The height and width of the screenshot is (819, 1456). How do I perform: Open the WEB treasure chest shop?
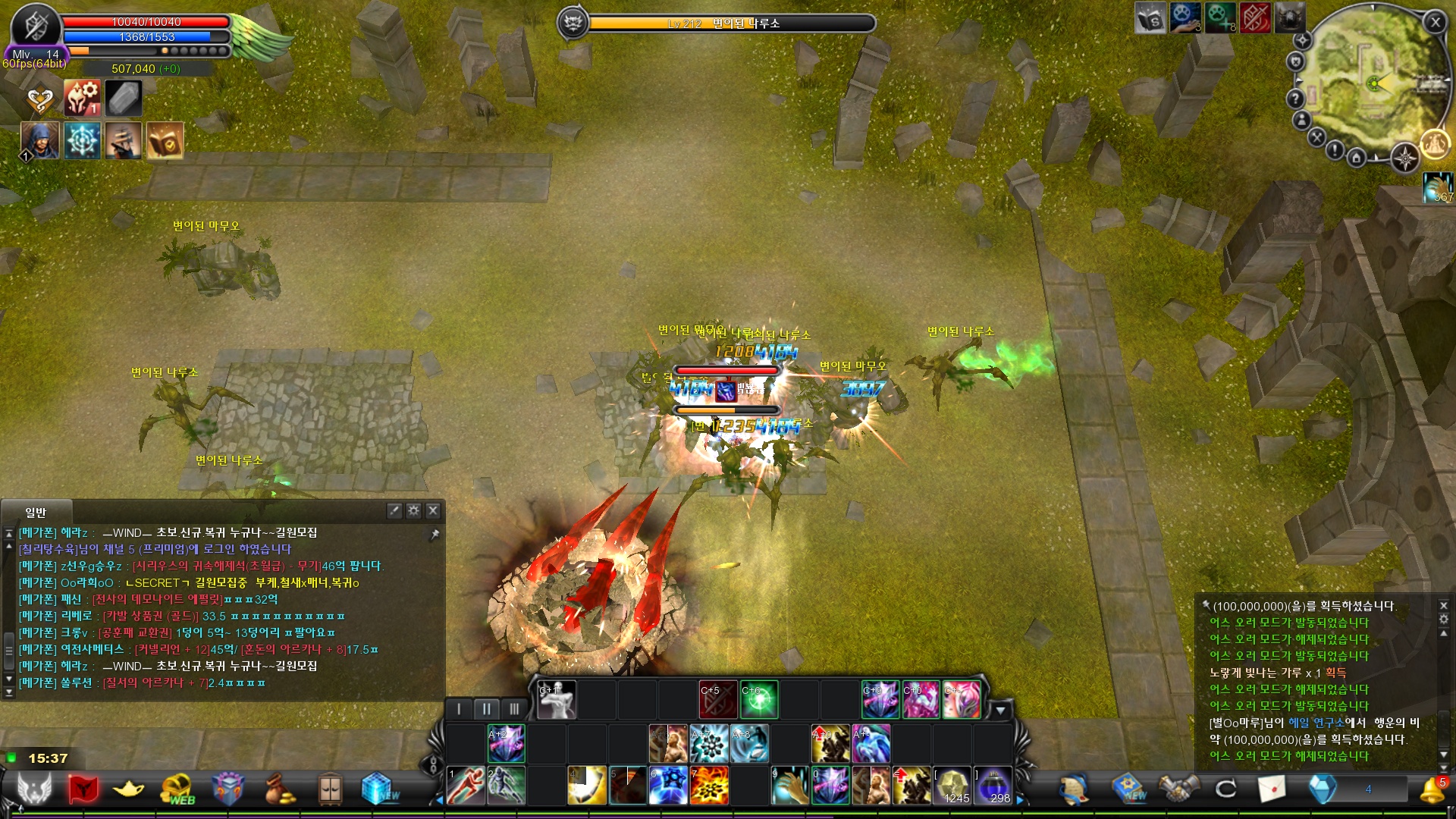pos(178,789)
